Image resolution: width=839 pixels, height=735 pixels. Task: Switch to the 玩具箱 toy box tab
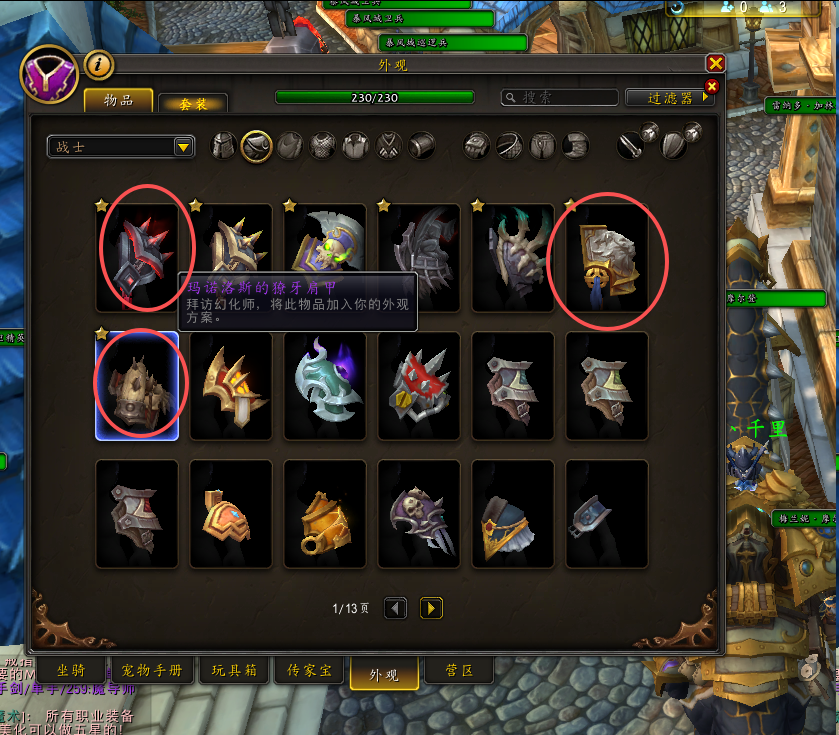tap(236, 670)
